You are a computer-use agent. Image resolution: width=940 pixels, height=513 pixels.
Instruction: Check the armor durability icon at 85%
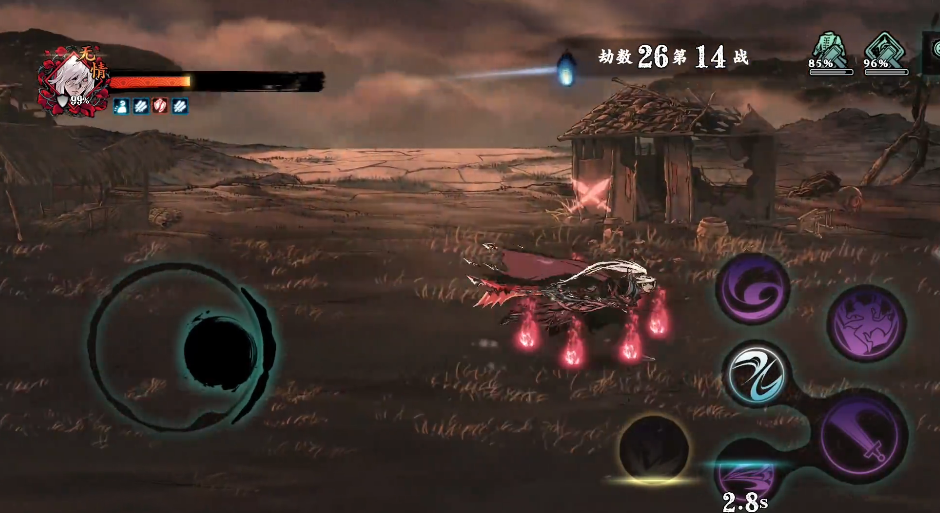pos(829,50)
